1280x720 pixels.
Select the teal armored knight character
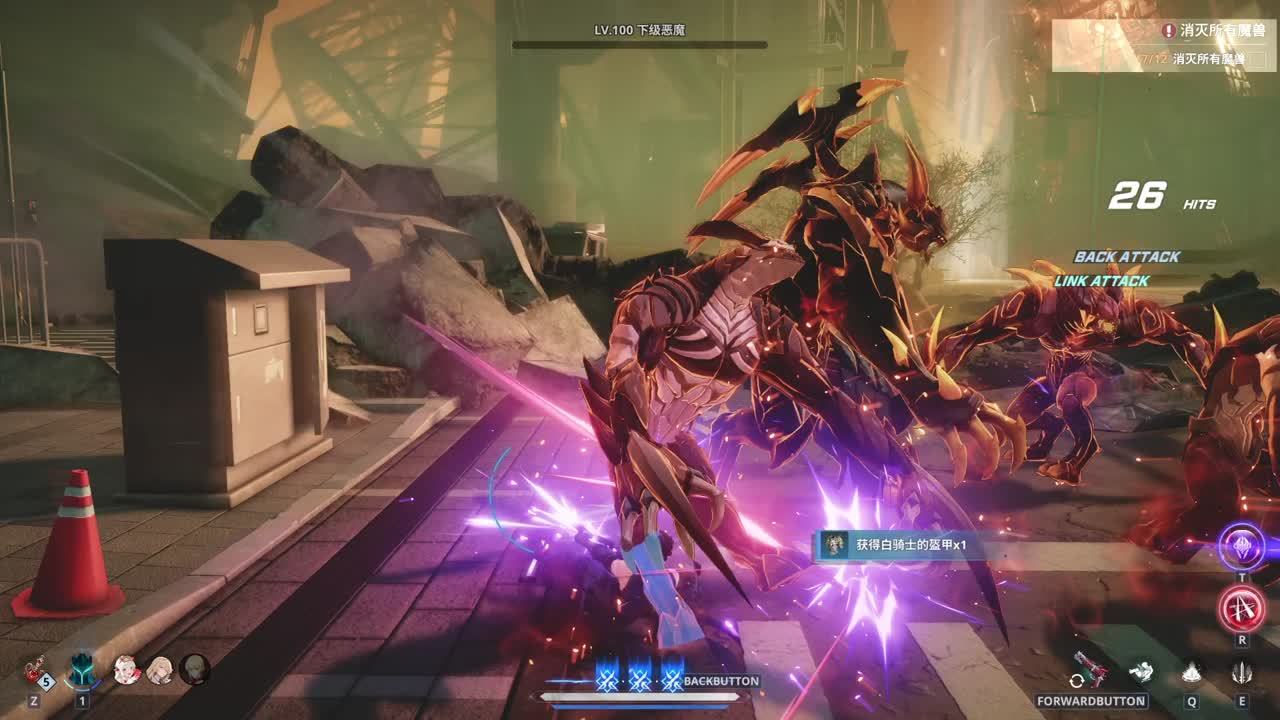(x=82, y=668)
